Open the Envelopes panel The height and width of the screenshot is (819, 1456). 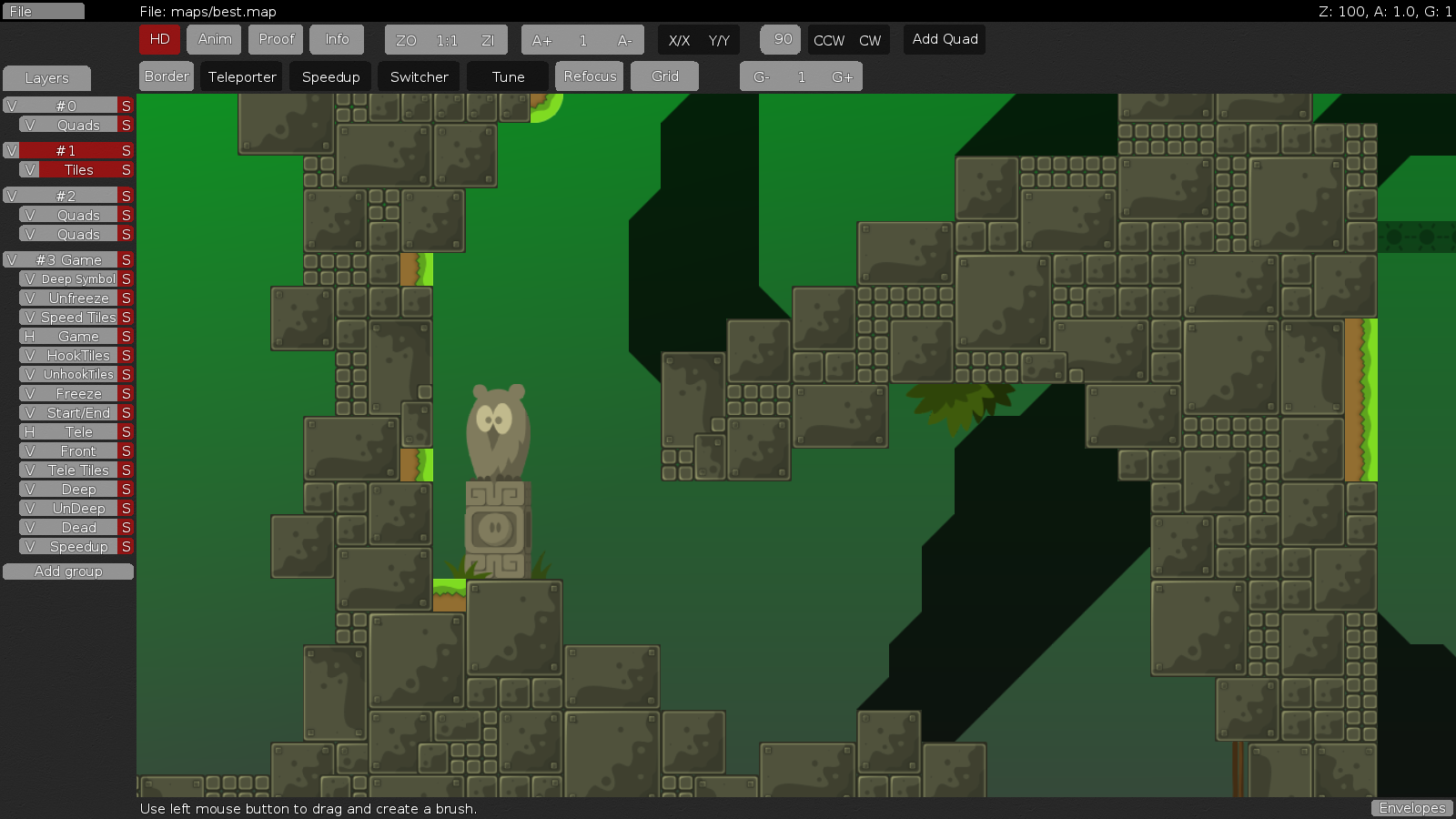point(1411,808)
